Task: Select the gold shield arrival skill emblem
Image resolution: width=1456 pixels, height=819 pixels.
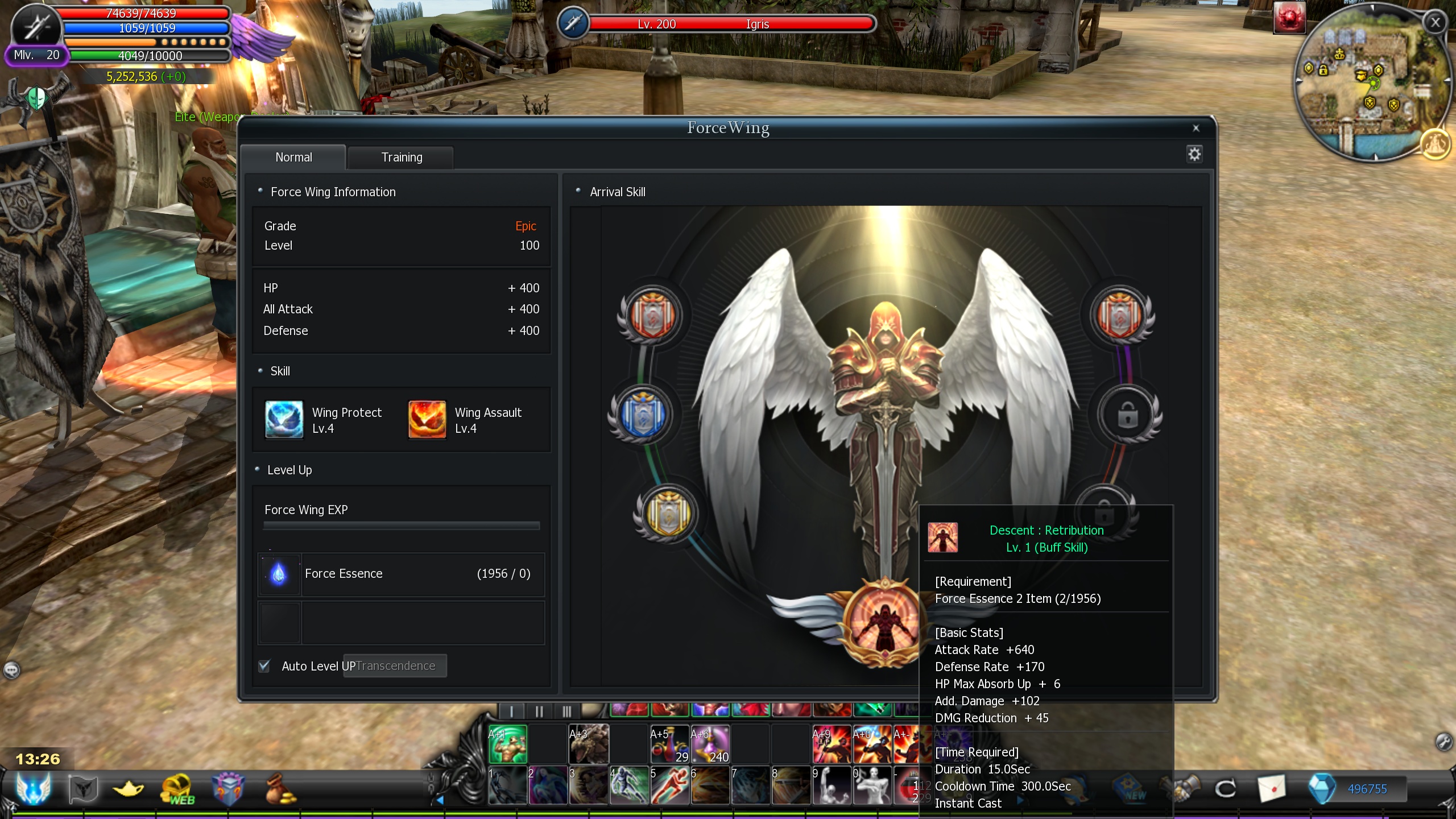Action: (x=668, y=513)
